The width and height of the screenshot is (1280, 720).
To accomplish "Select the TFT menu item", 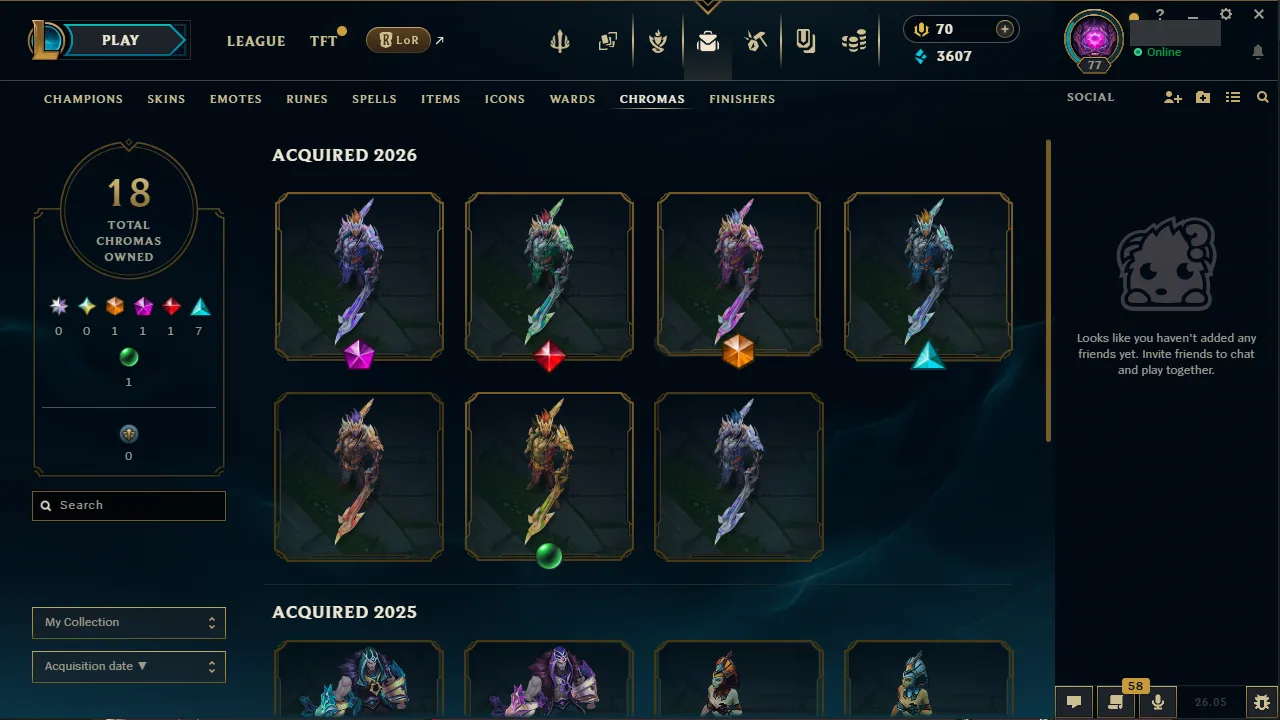I will (x=324, y=41).
